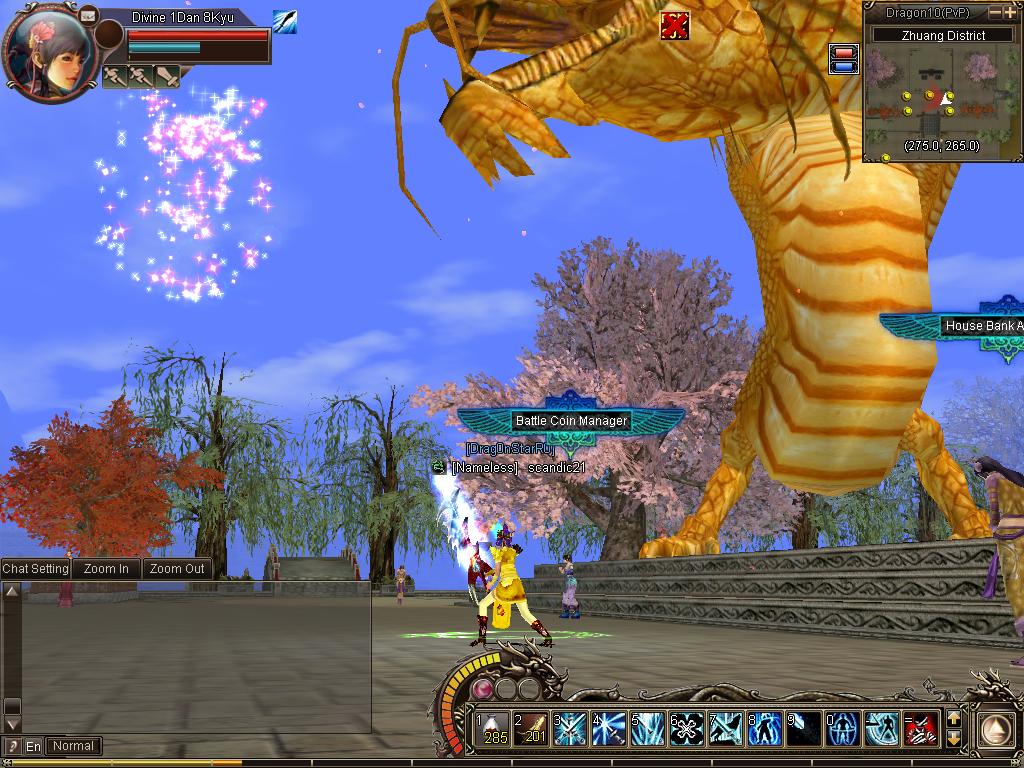This screenshot has width=1024, height=768.
Task: Click the chat Zoom In button
Action: (x=106, y=569)
